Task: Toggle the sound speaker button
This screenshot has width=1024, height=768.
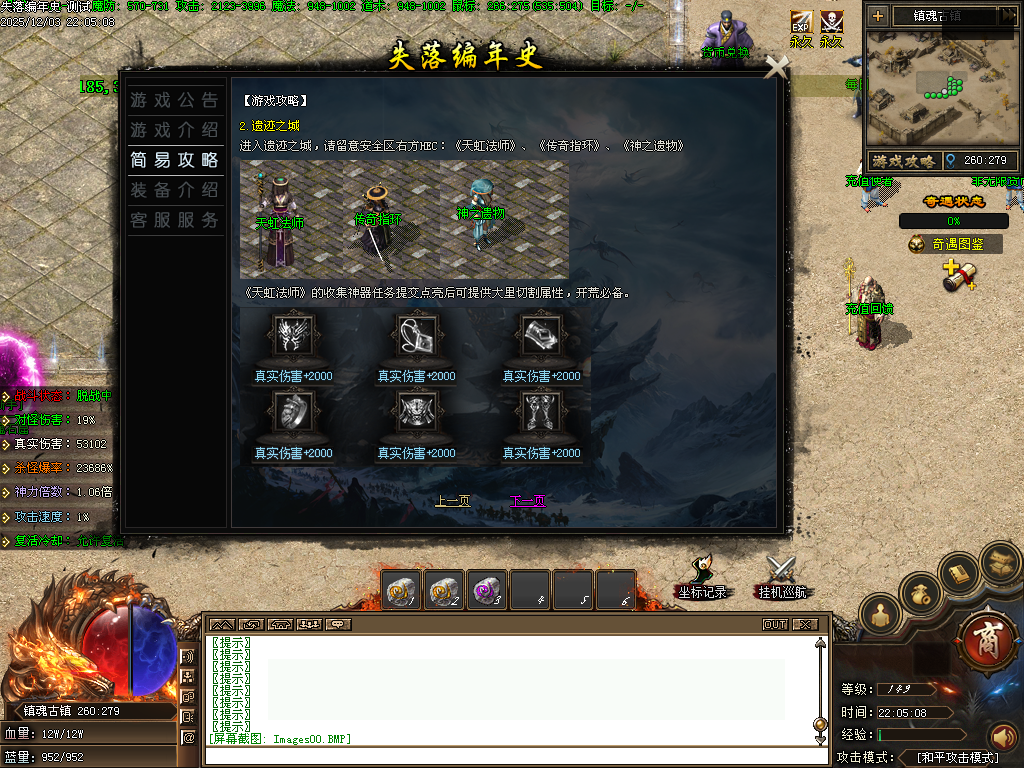Action: [1003, 737]
